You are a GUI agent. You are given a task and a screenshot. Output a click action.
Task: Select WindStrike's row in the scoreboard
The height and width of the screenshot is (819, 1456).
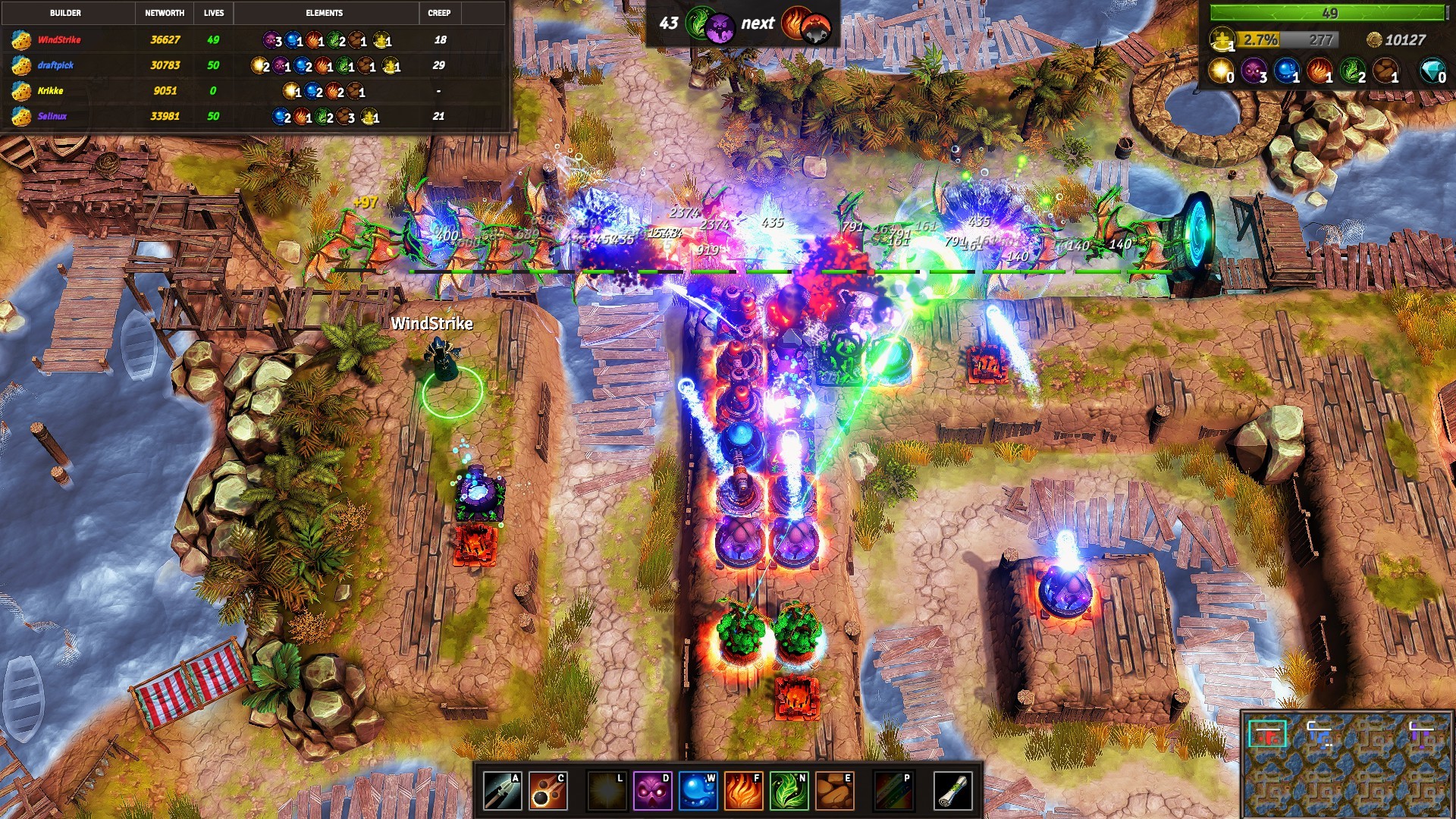[x=254, y=40]
